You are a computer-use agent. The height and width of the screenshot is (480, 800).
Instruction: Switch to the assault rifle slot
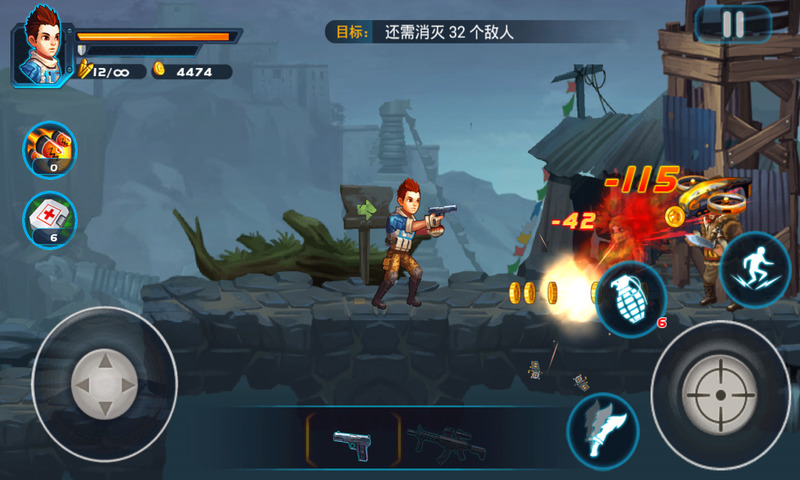(x=445, y=440)
